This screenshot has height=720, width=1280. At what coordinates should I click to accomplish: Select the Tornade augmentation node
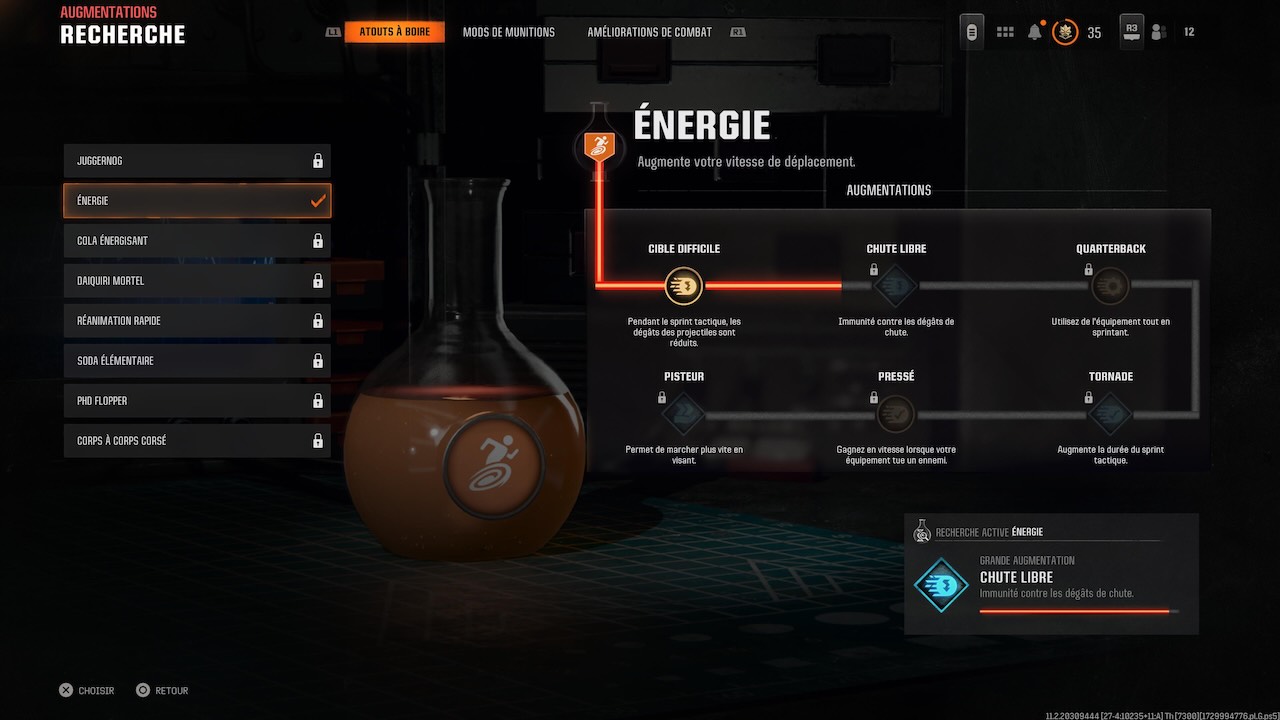click(1110, 413)
